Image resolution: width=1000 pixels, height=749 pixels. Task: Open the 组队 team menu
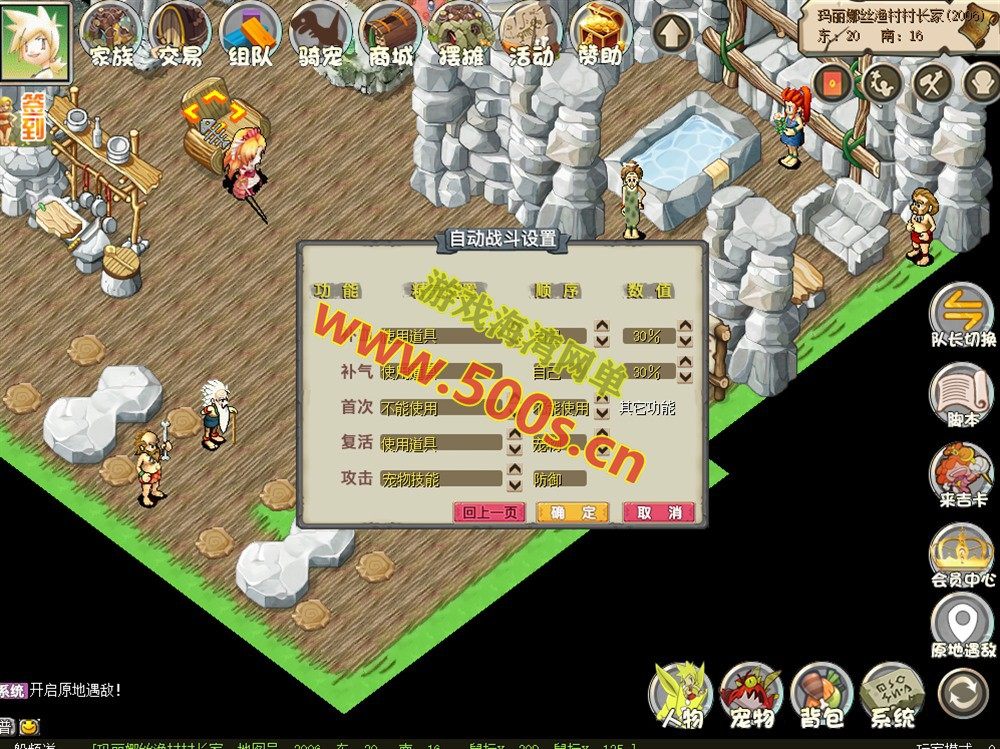[249, 35]
